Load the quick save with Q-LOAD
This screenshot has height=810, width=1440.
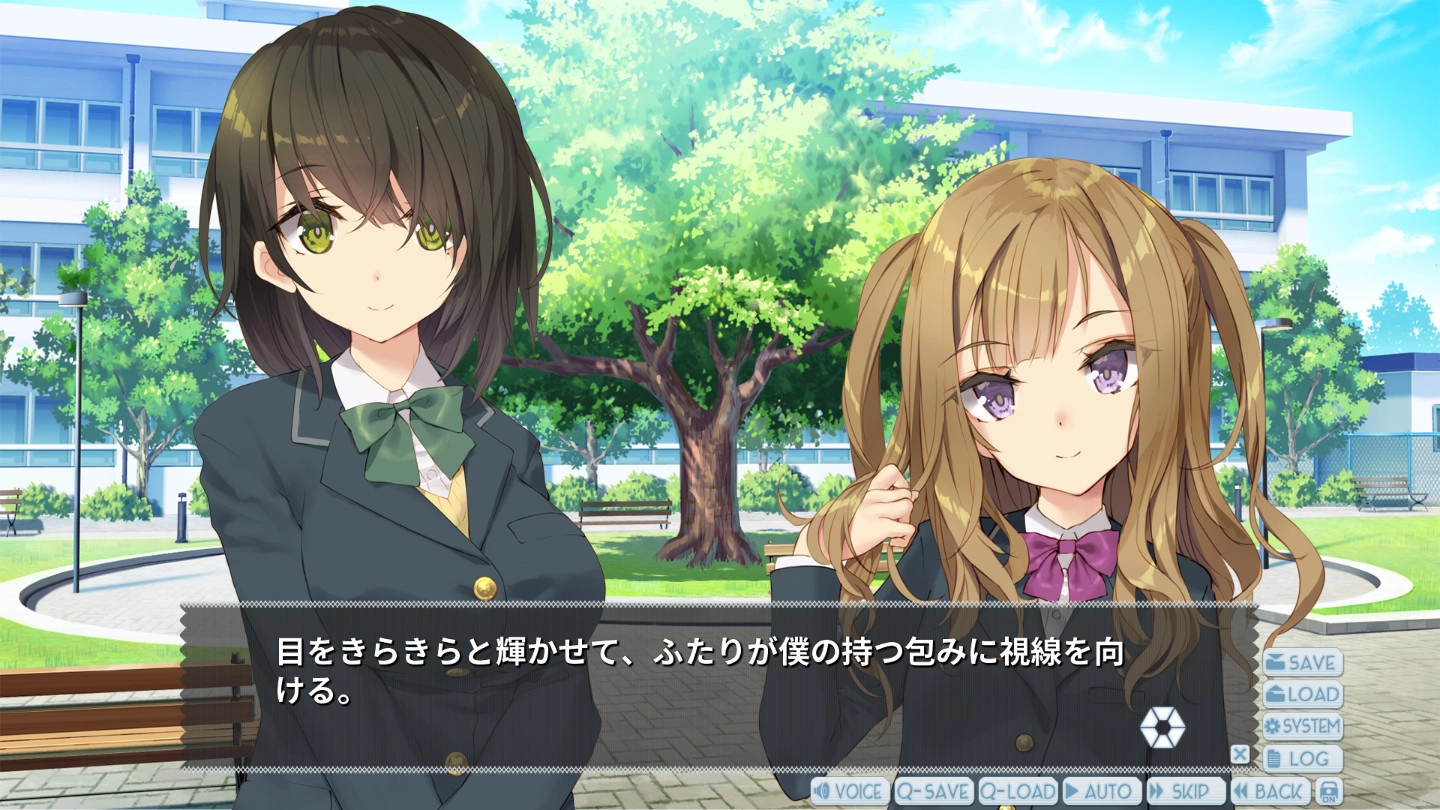(1017, 791)
